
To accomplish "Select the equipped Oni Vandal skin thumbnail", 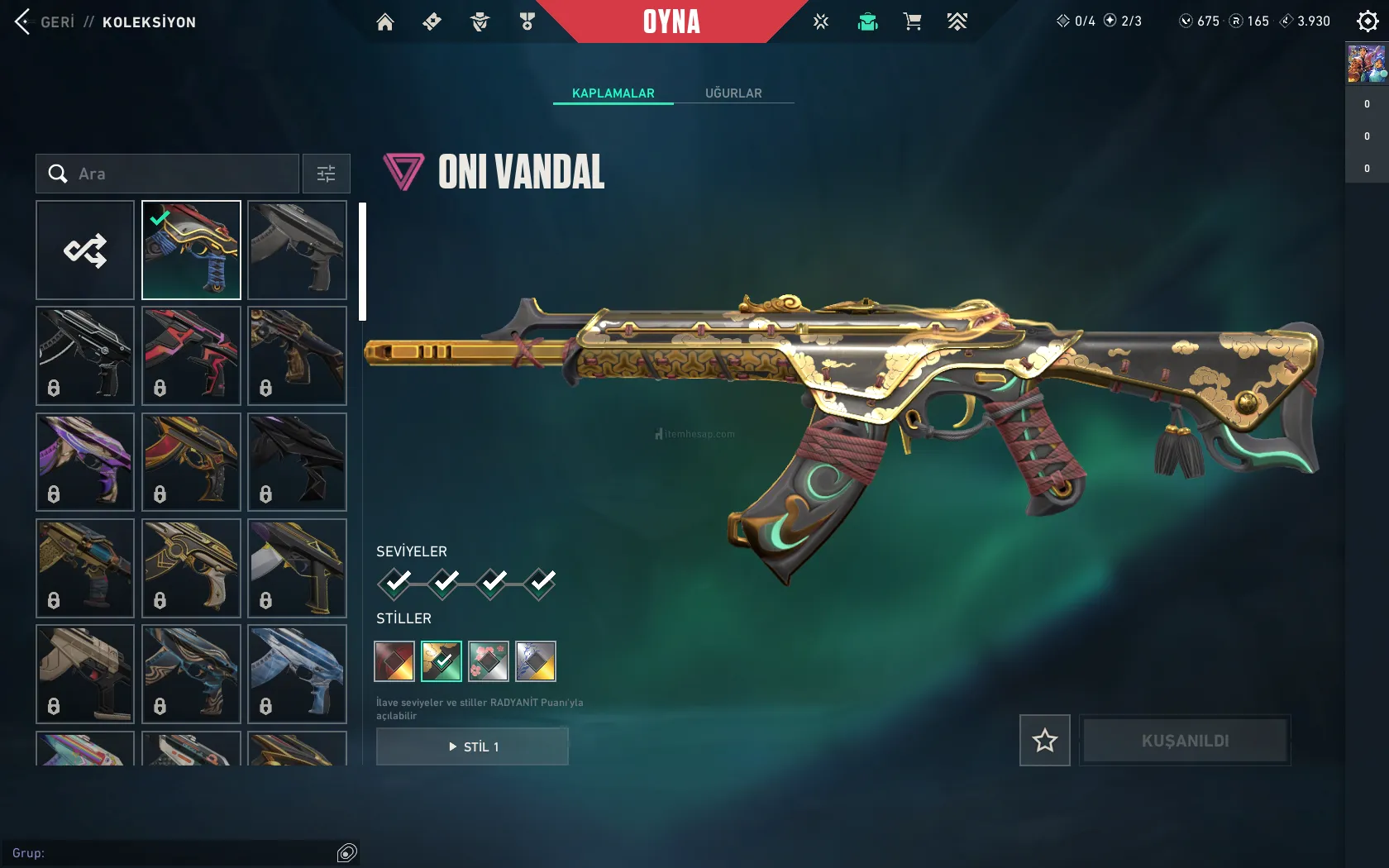I will (191, 250).
